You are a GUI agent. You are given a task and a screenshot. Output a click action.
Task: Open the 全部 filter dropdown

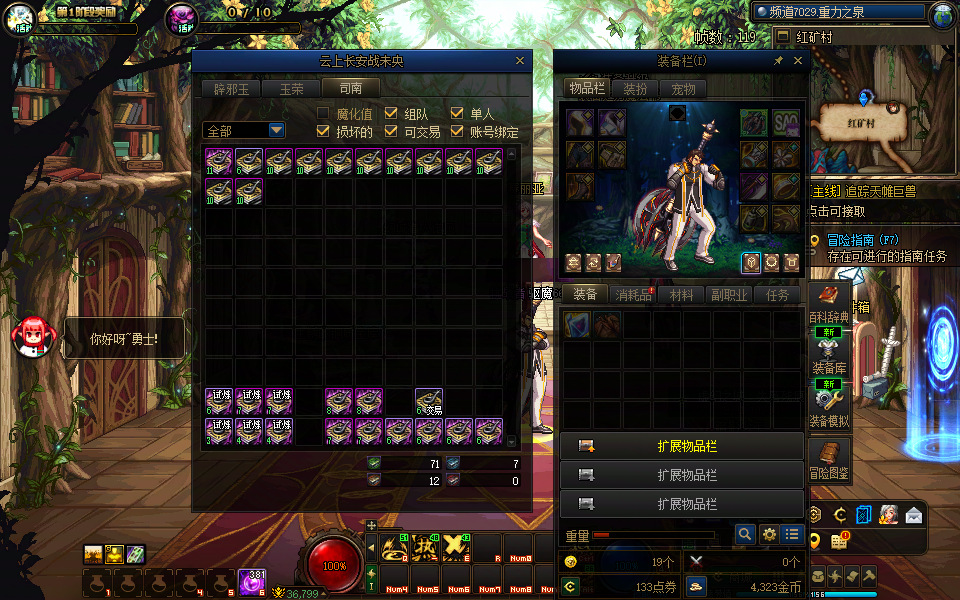pos(276,131)
